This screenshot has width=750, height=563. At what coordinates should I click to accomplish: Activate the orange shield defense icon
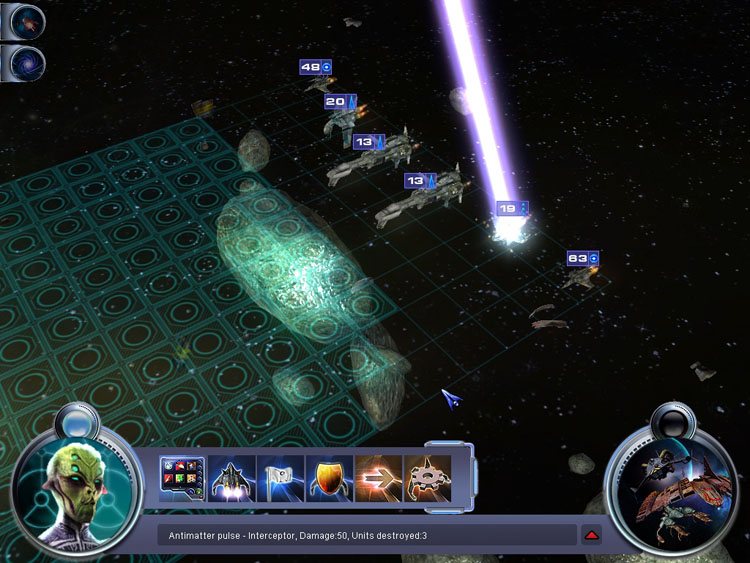coord(329,479)
